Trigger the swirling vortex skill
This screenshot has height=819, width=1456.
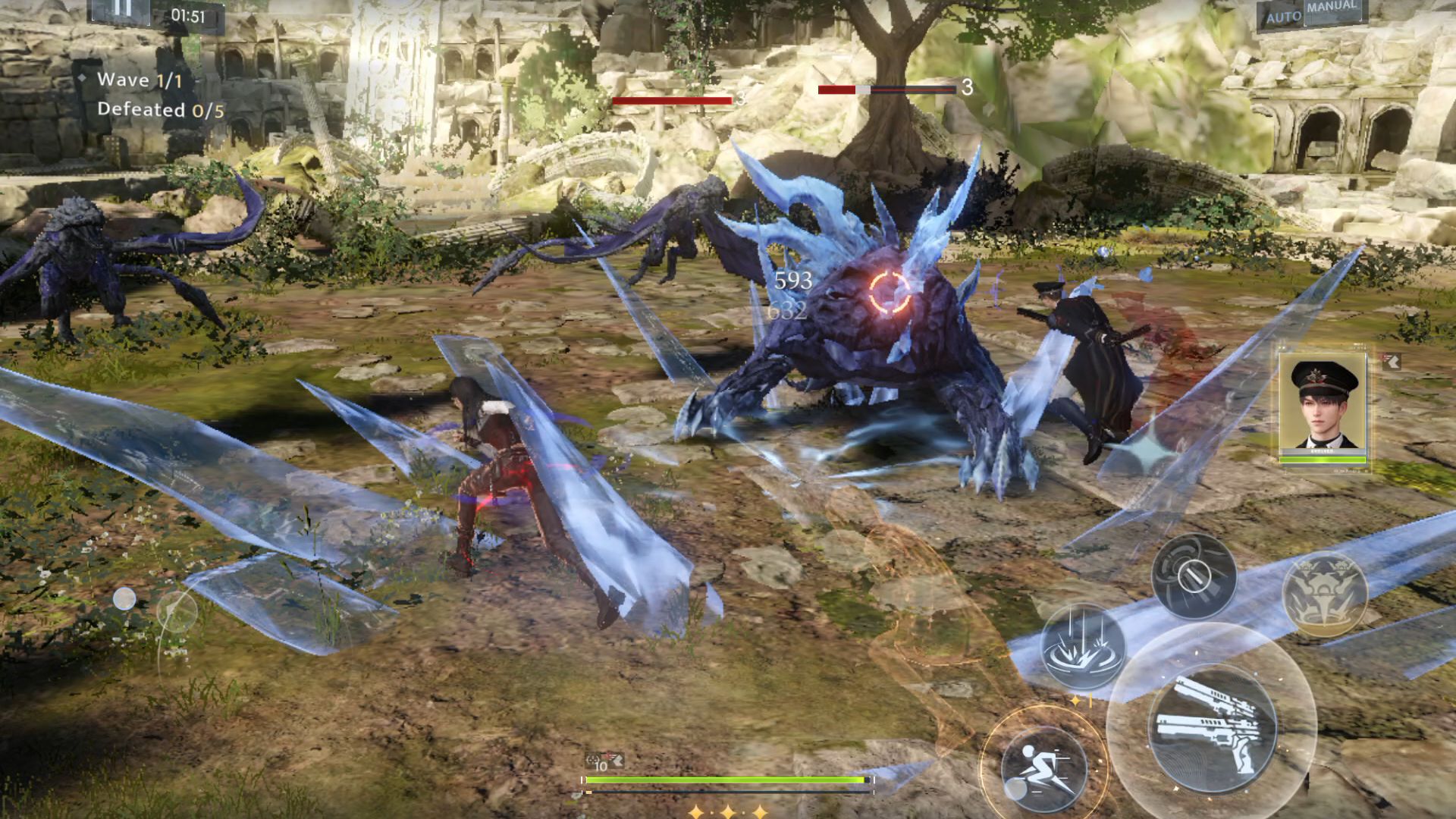click(x=1193, y=575)
